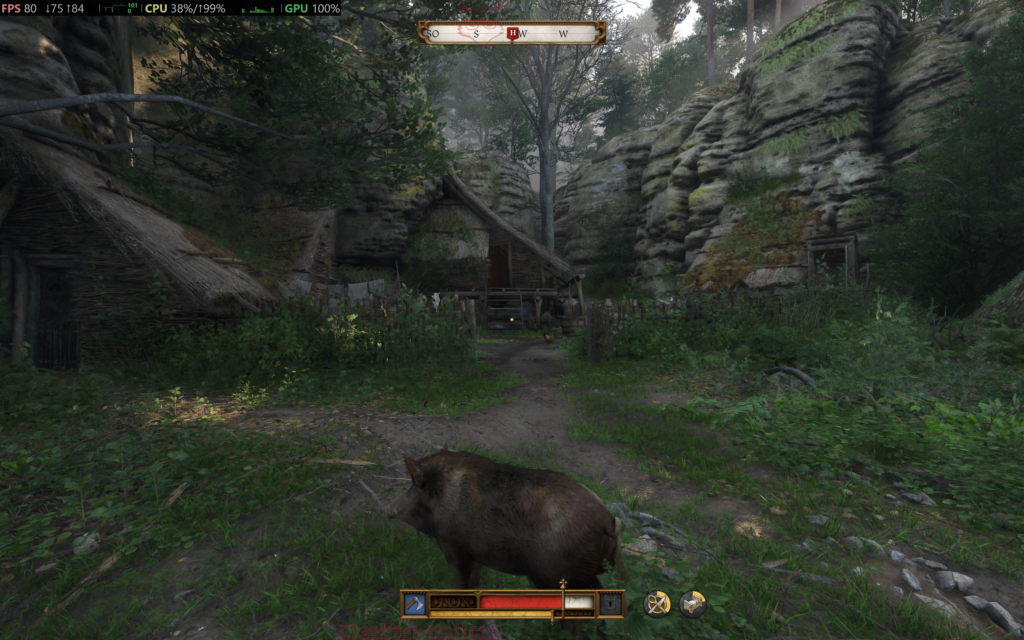Click the red H marker on the compass

[x=512, y=33]
